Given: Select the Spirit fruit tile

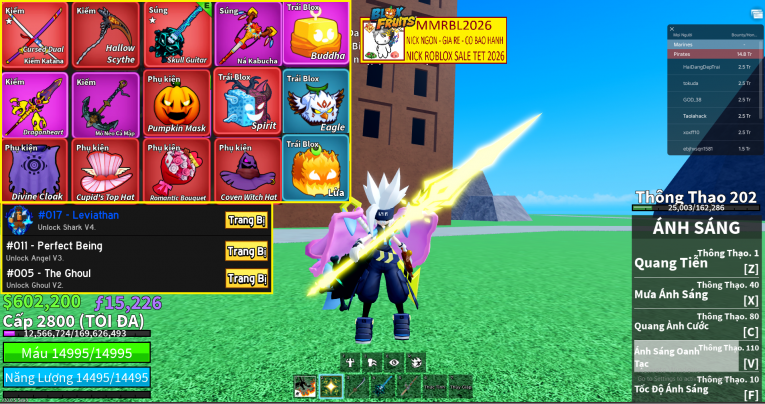Looking at the screenshot, I should click(x=246, y=102).
